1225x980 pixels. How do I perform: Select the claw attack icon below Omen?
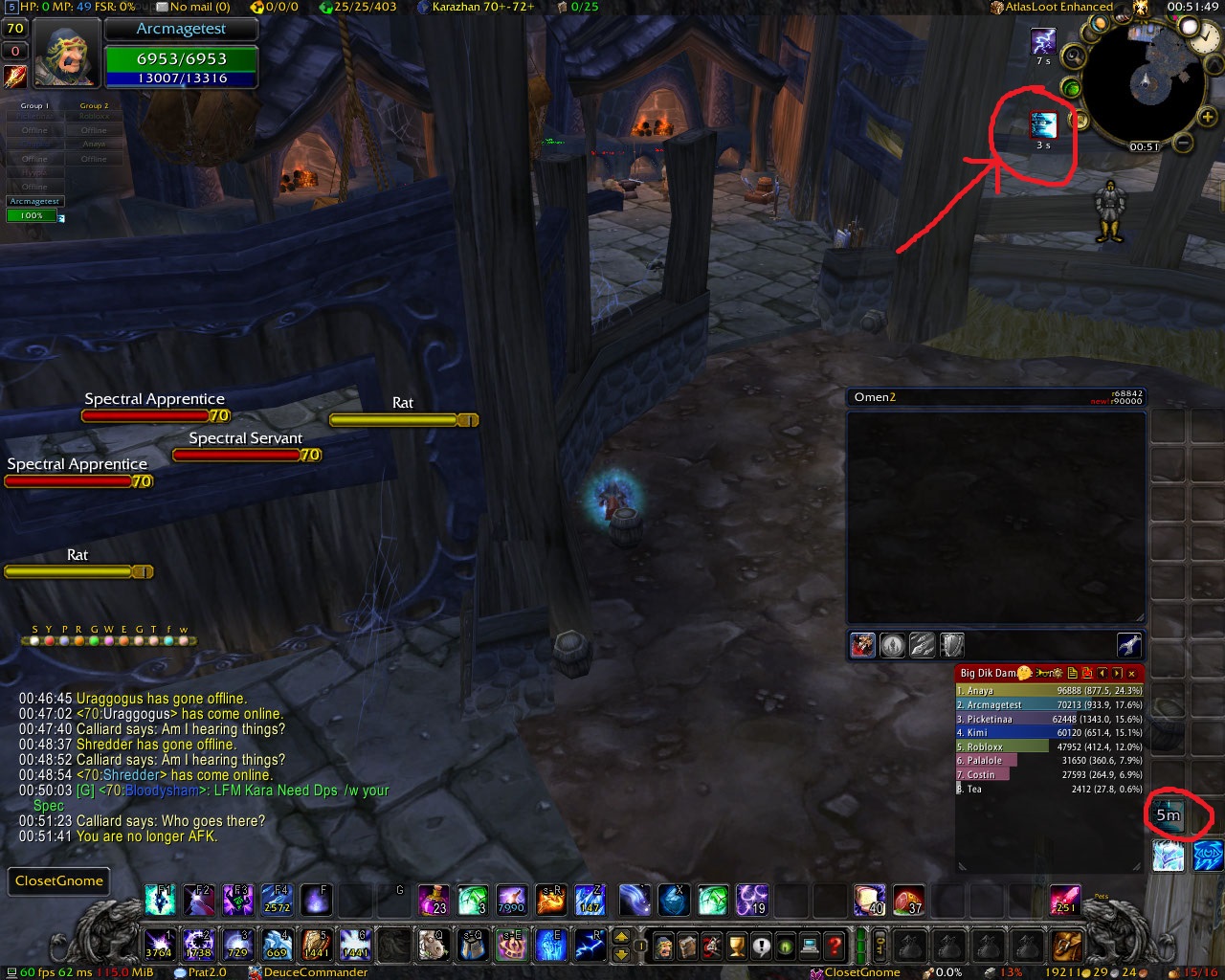[922, 645]
